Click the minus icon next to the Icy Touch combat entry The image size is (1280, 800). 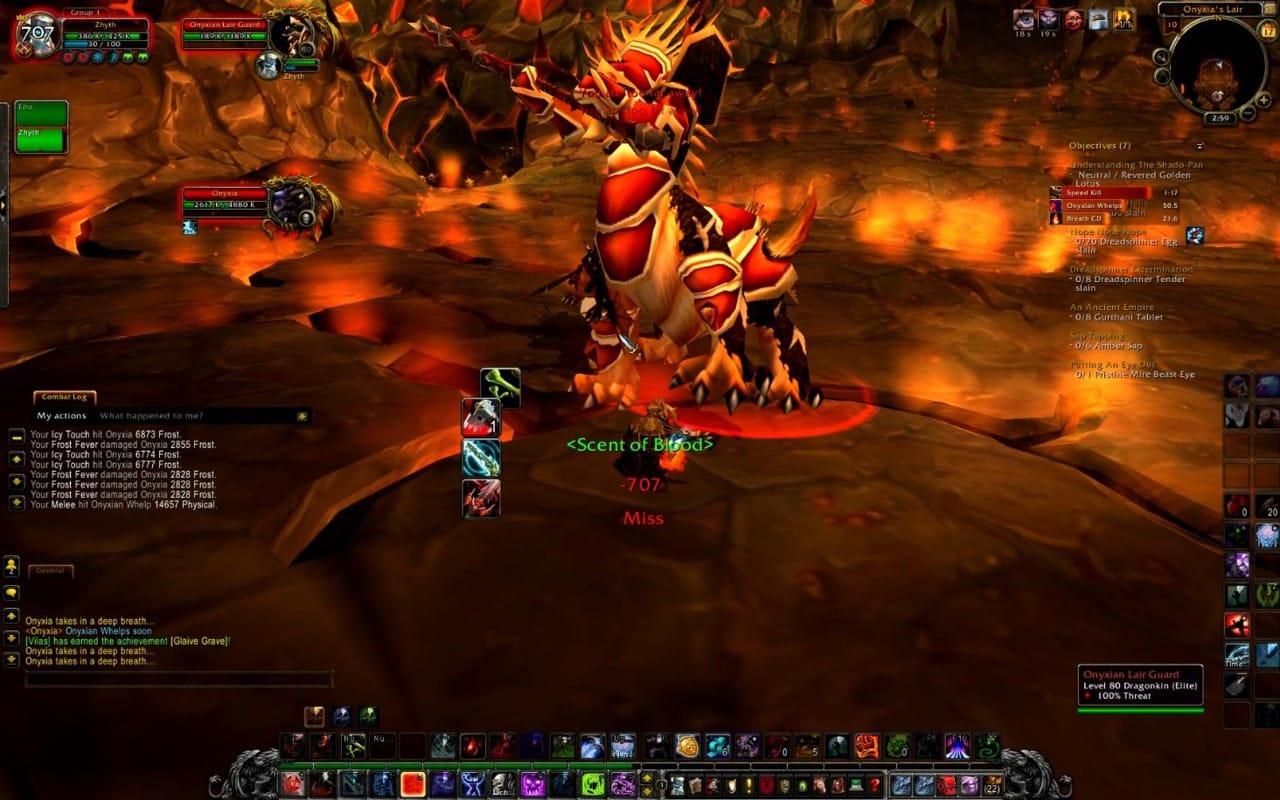click(15, 436)
